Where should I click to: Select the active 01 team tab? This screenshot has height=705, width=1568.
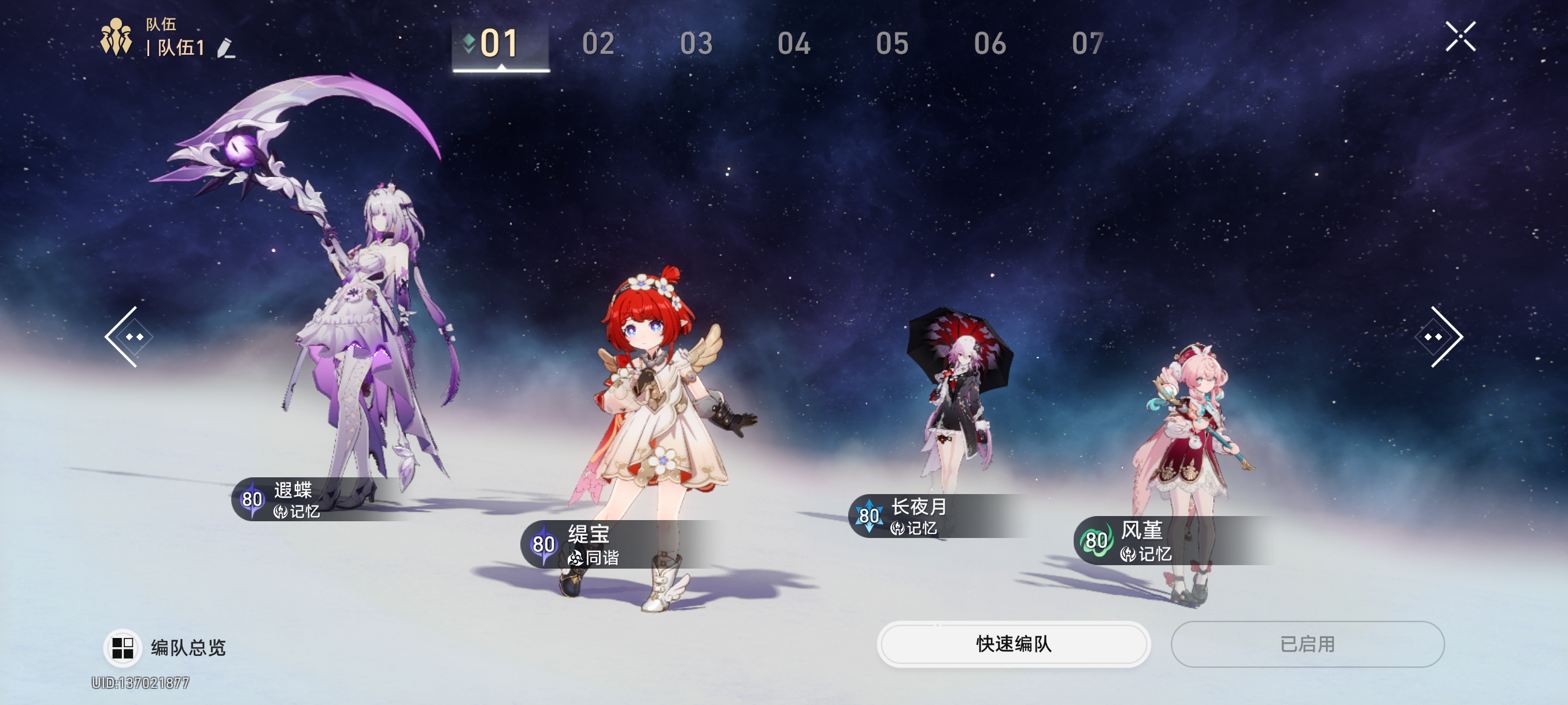click(500, 44)
